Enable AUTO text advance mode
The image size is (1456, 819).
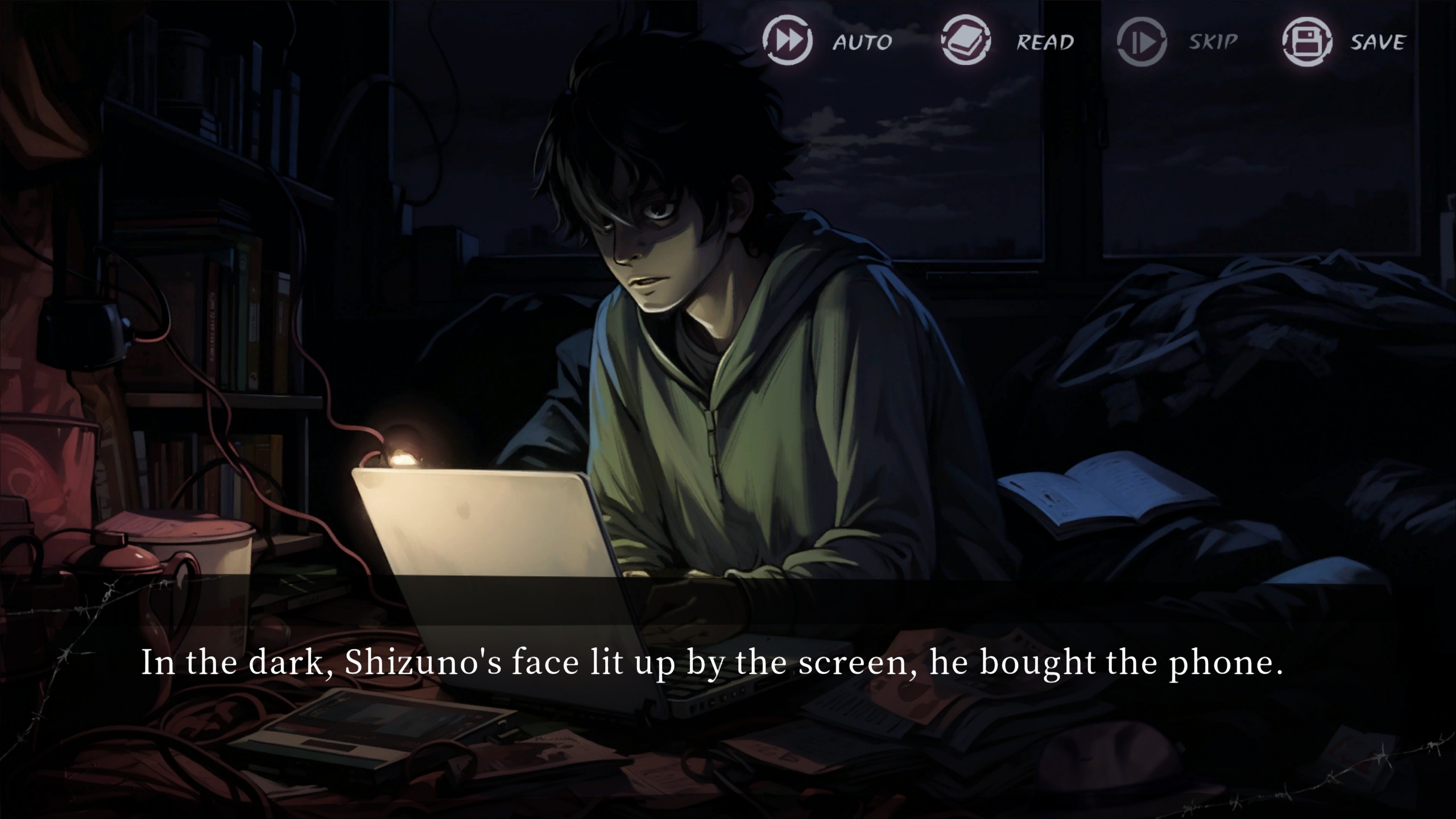pyautogui.click(x=788, y=41)
